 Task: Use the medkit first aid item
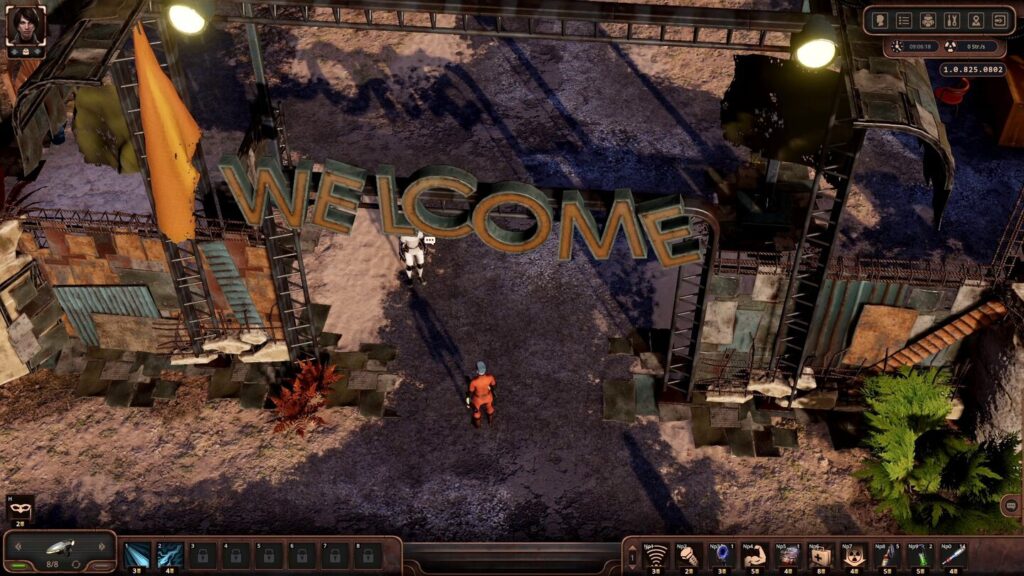(821, 554)
